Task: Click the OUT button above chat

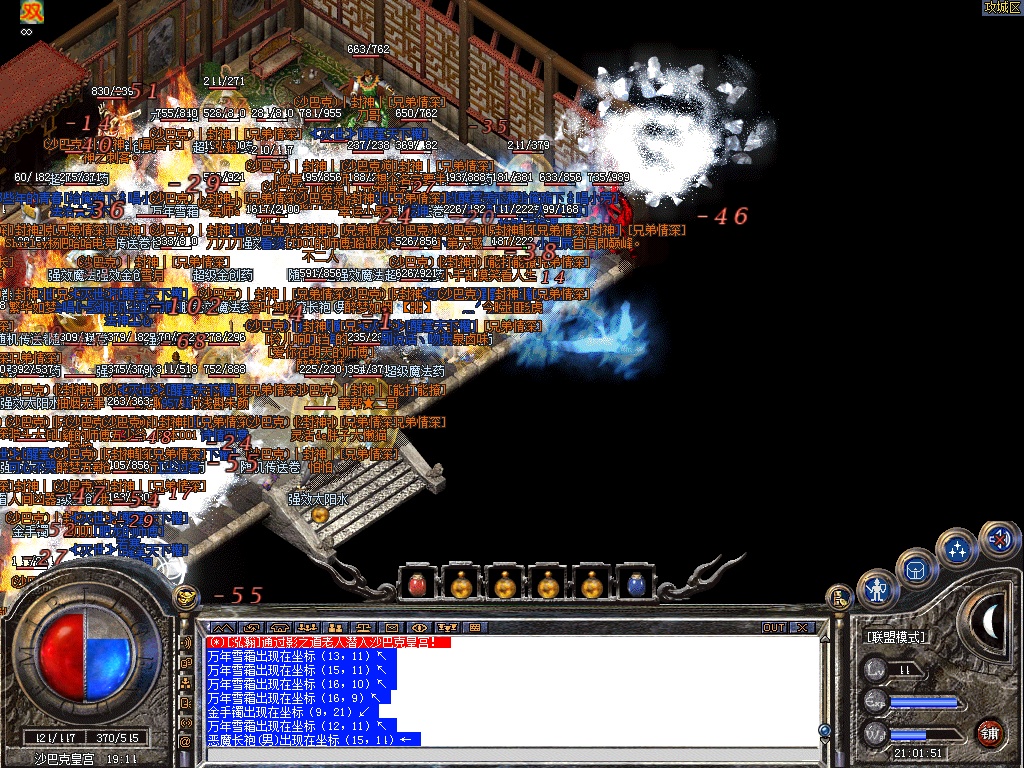Action: point(774,628)
